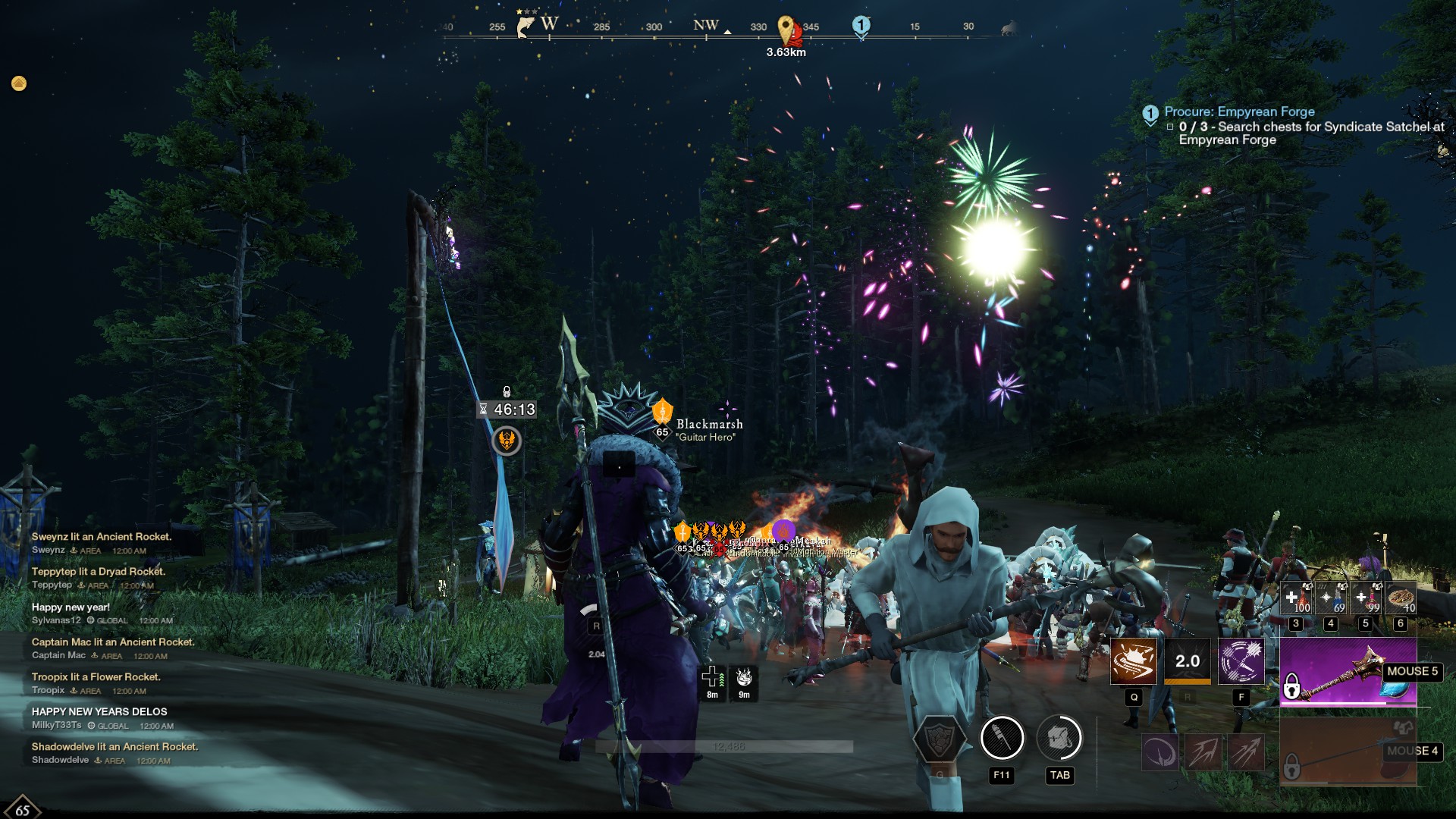Click the gold waypoint pin on compass
1456x819 pixels.
pos(786,30)
